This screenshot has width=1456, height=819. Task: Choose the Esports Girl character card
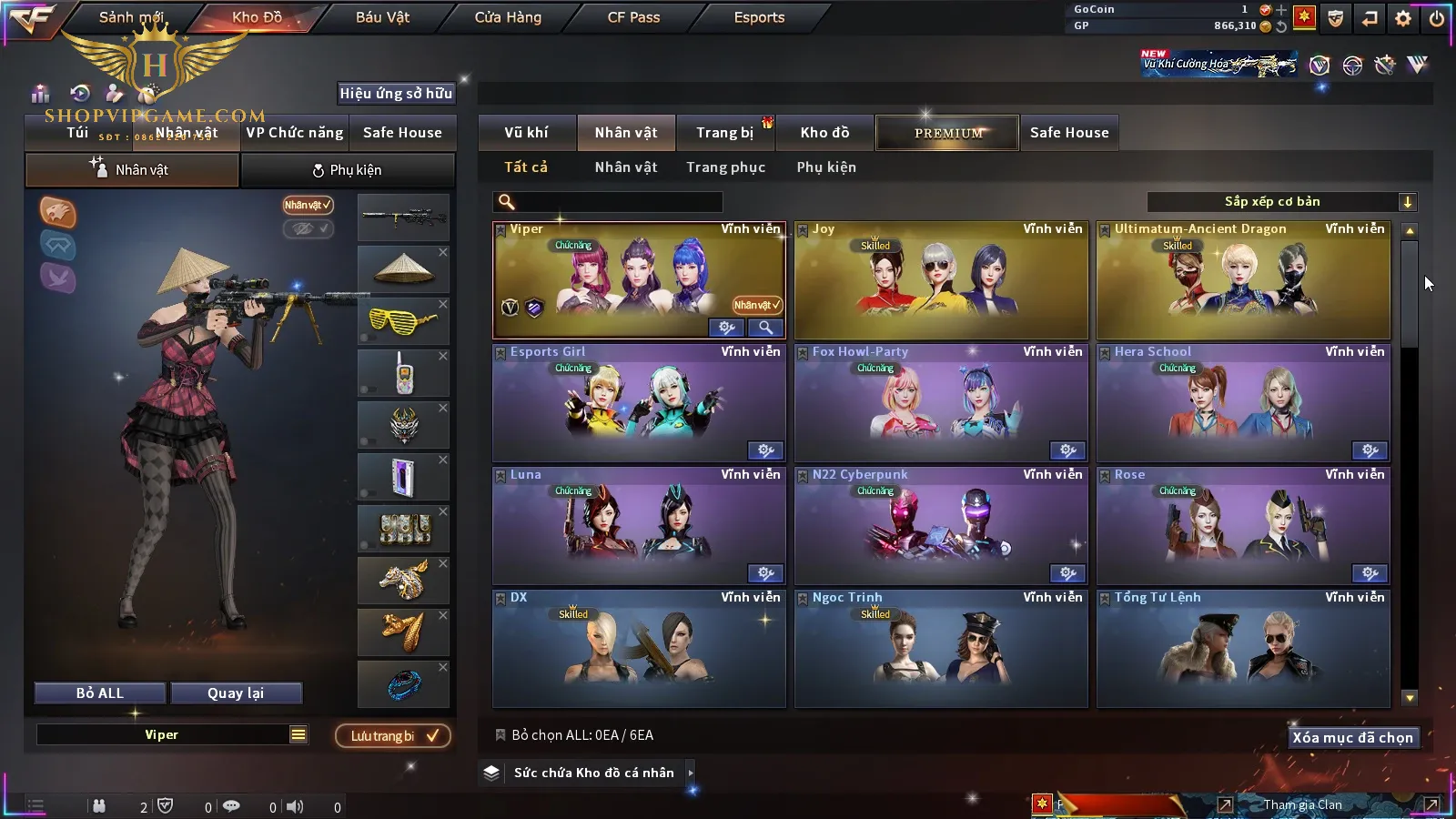coord(639,403)
